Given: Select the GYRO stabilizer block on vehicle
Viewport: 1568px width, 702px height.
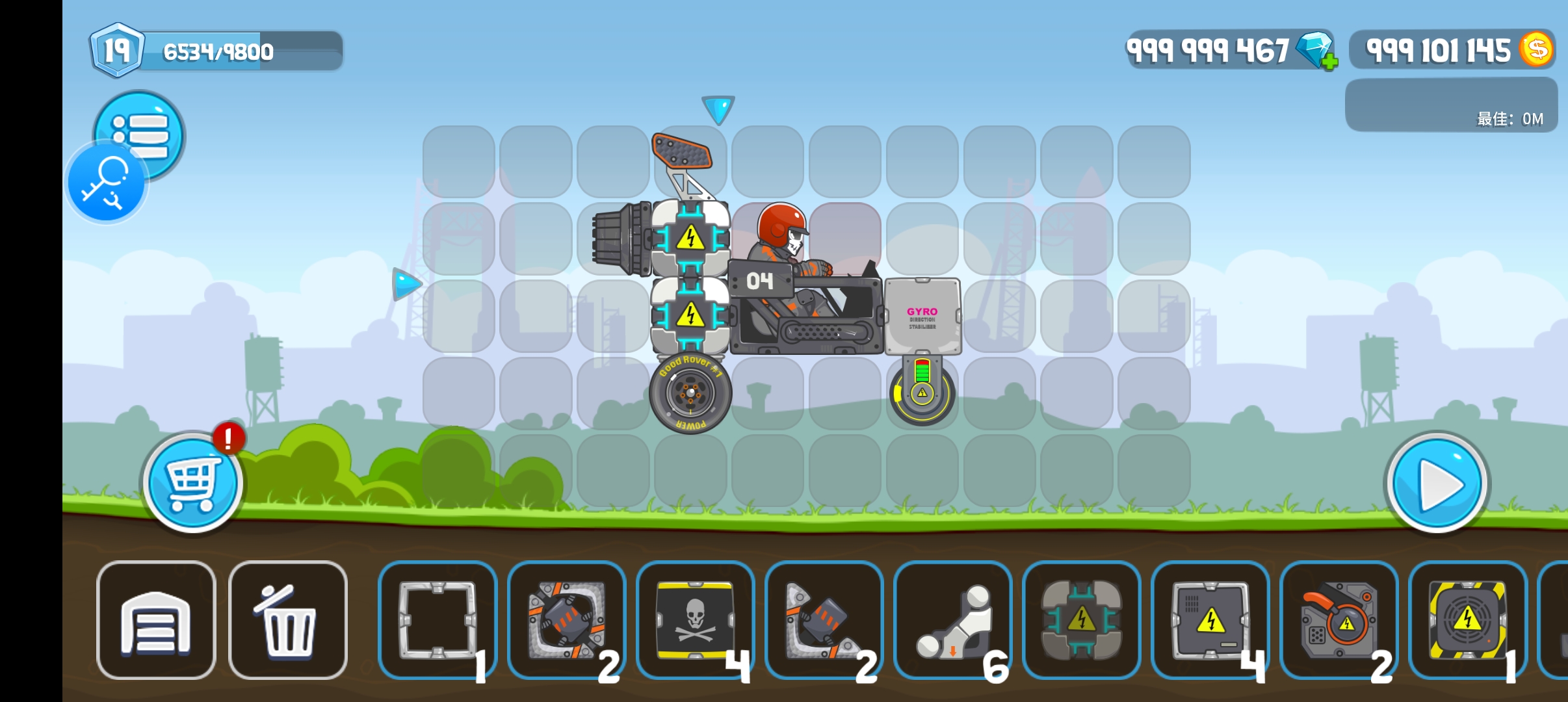Looking at the screenshot, I should 922,317.
